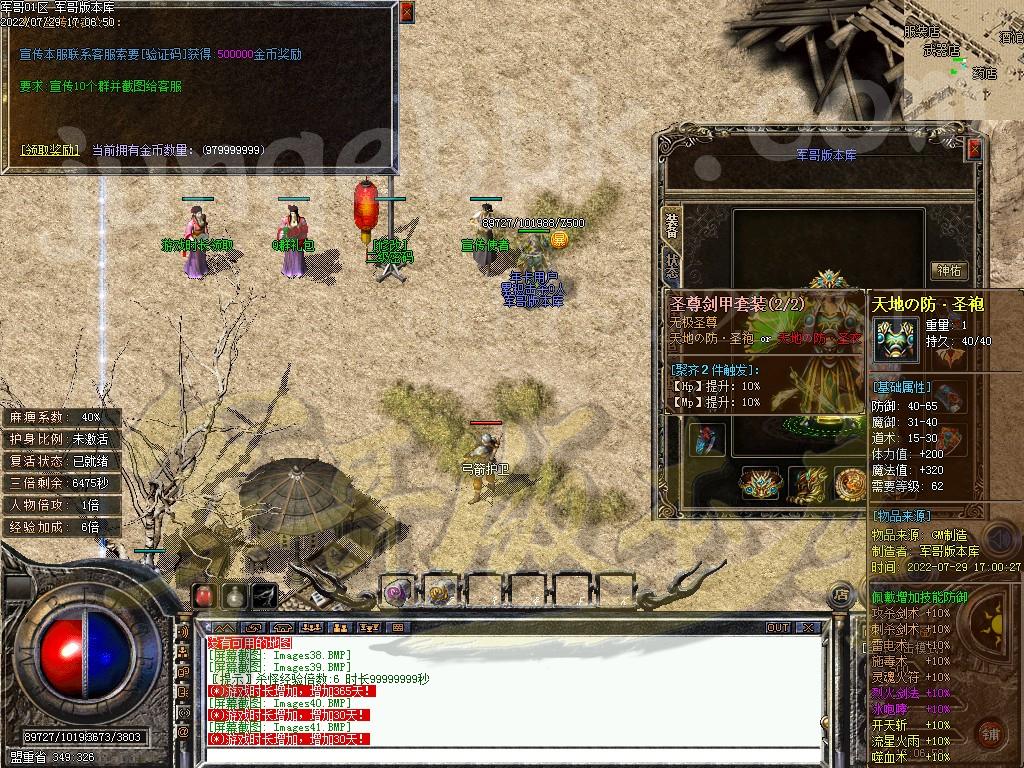
Task: Select the round orange charm slot
Action: click(x=851, y=484)
